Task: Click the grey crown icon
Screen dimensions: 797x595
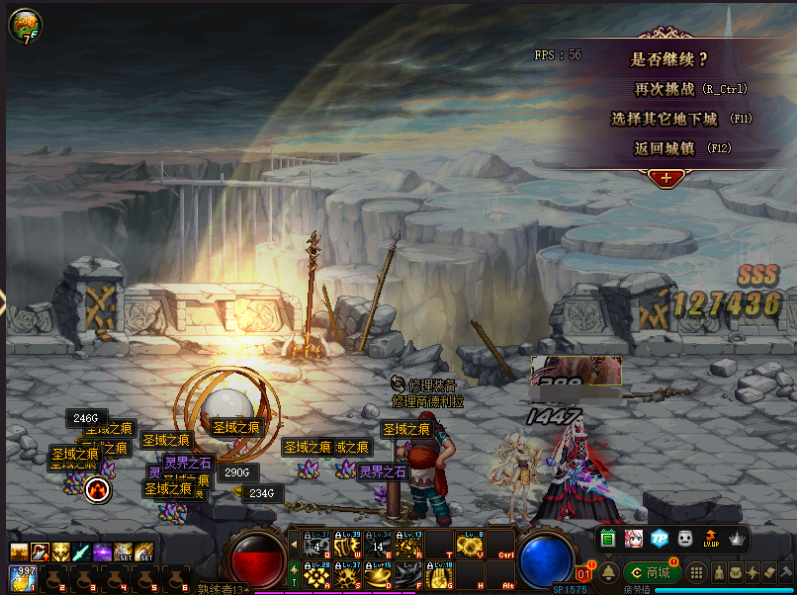Action: click(x=737, y=539)
